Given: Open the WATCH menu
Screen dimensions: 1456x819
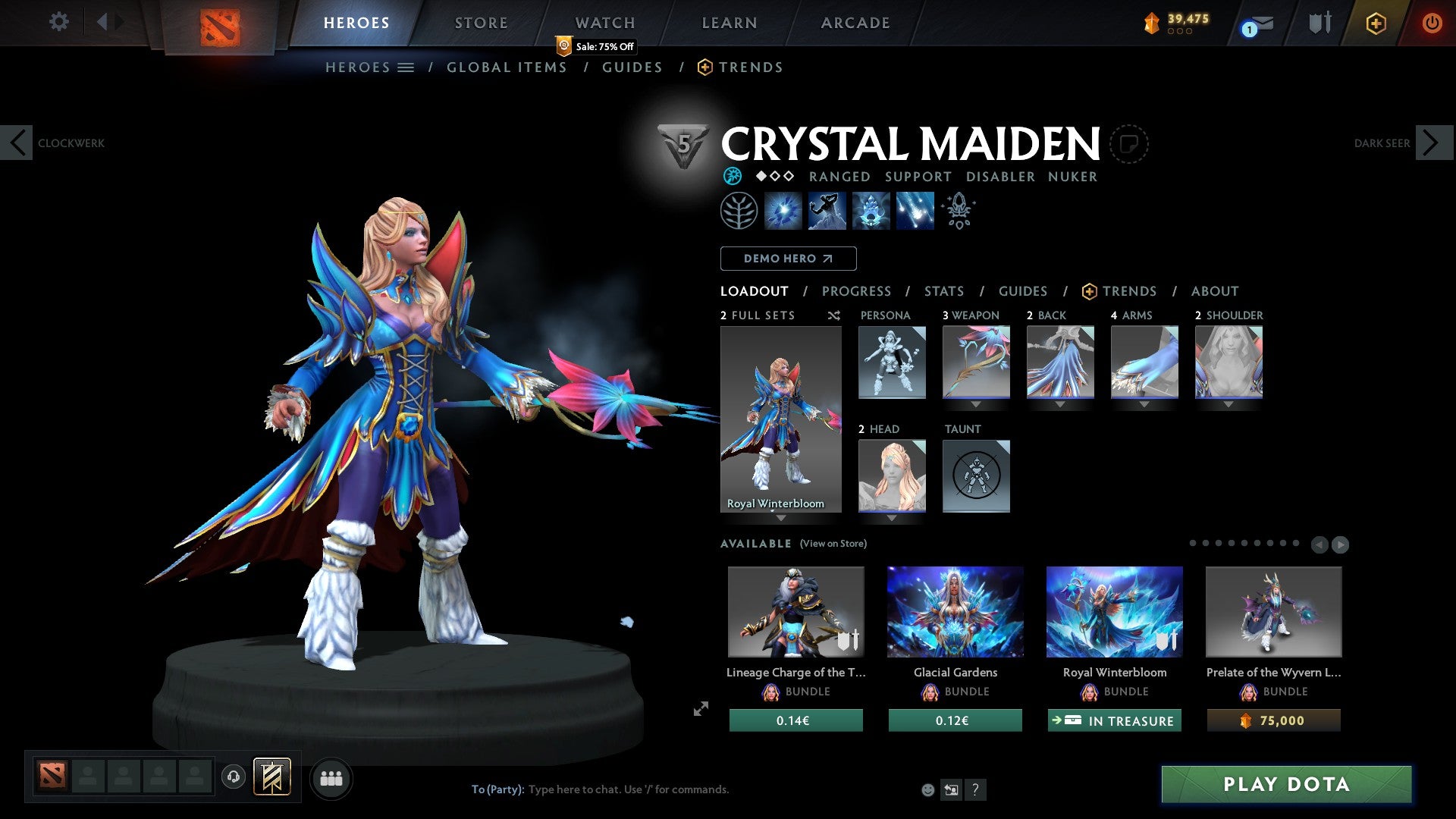Looking at the screenshot, I should [x=604, y=22].
